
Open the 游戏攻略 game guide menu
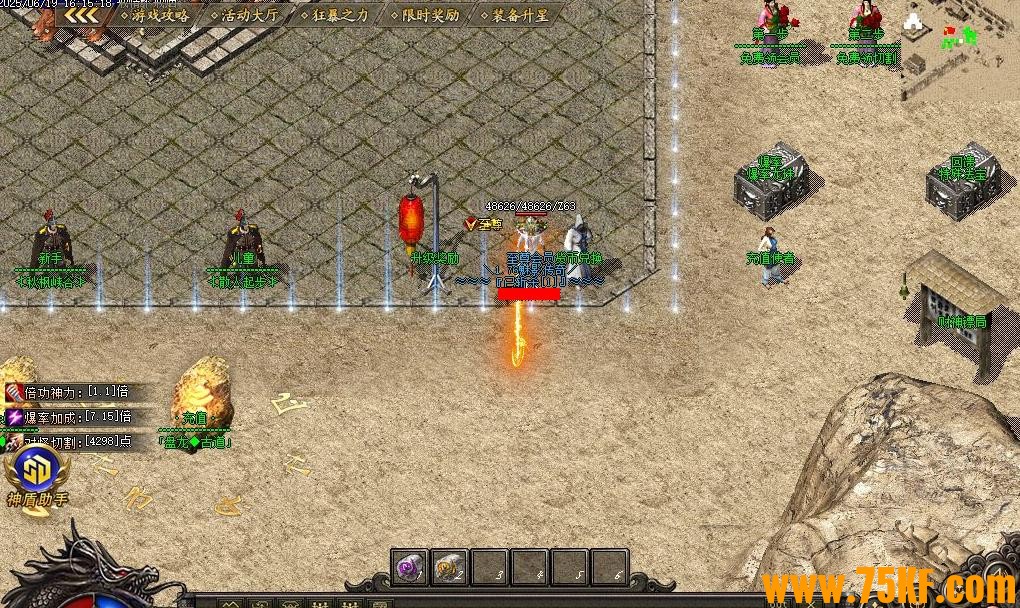click(153, 15)
